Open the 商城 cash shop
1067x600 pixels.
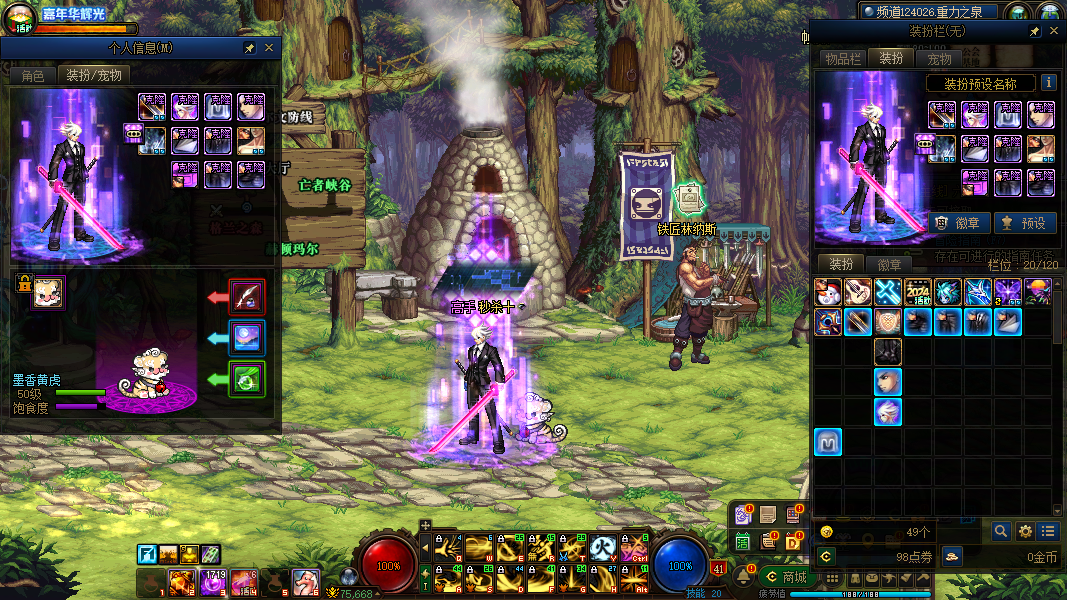[785, 577]
